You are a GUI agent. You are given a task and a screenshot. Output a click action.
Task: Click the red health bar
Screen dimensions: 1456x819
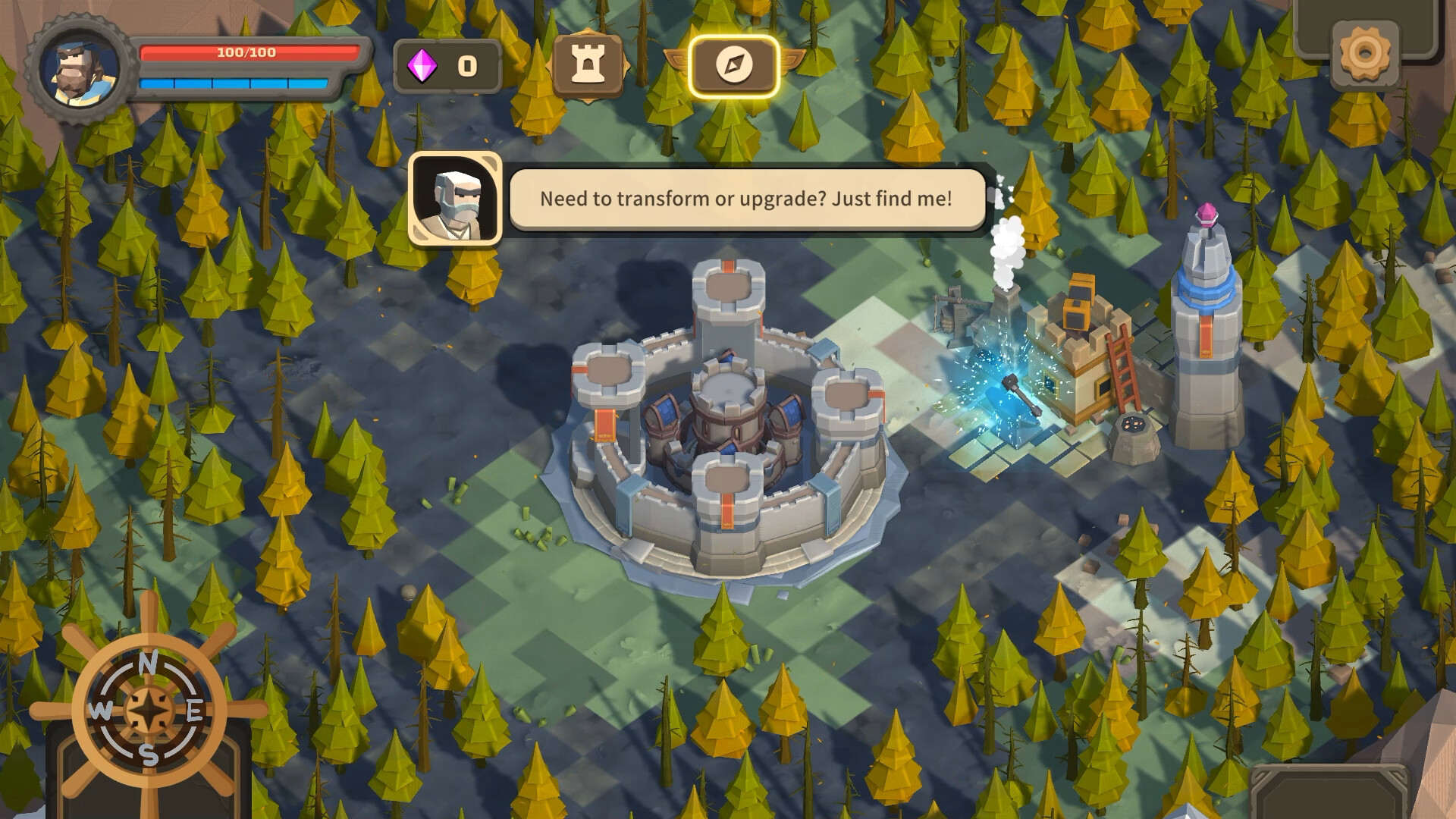coord(235,53)
